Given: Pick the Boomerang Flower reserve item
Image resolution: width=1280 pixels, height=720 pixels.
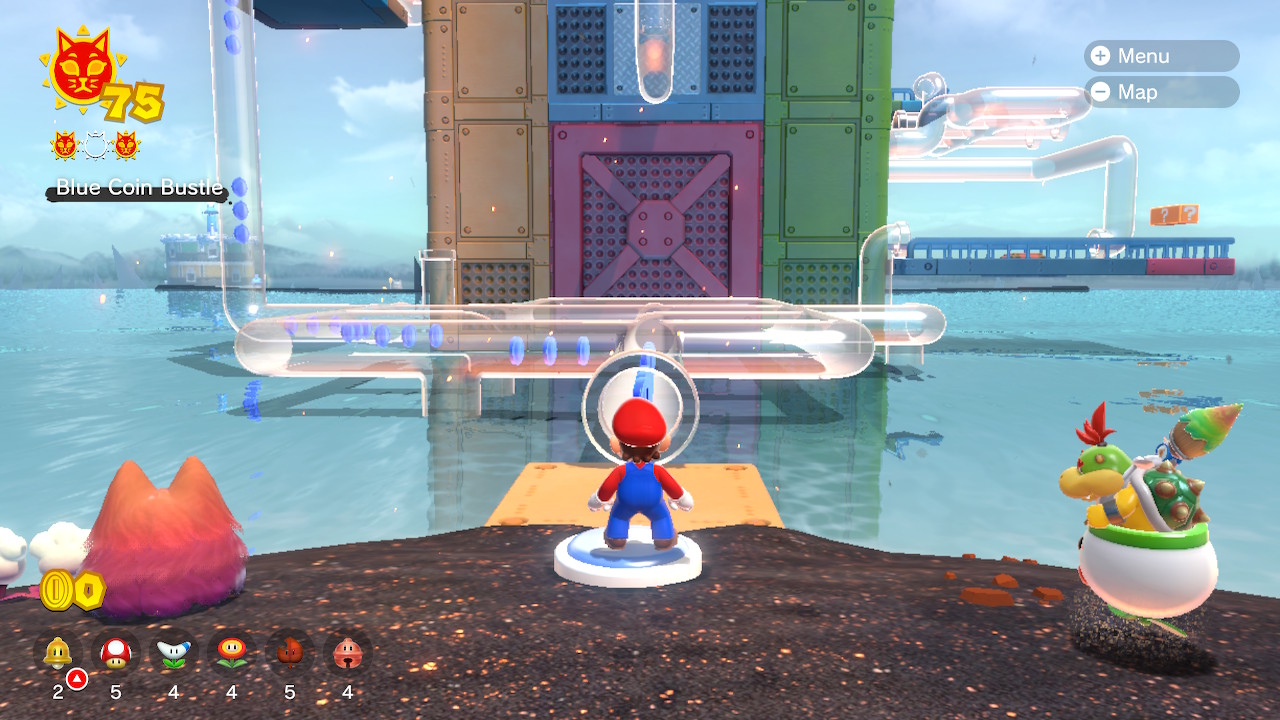Looking at the screenshot, I should (174, 653).
